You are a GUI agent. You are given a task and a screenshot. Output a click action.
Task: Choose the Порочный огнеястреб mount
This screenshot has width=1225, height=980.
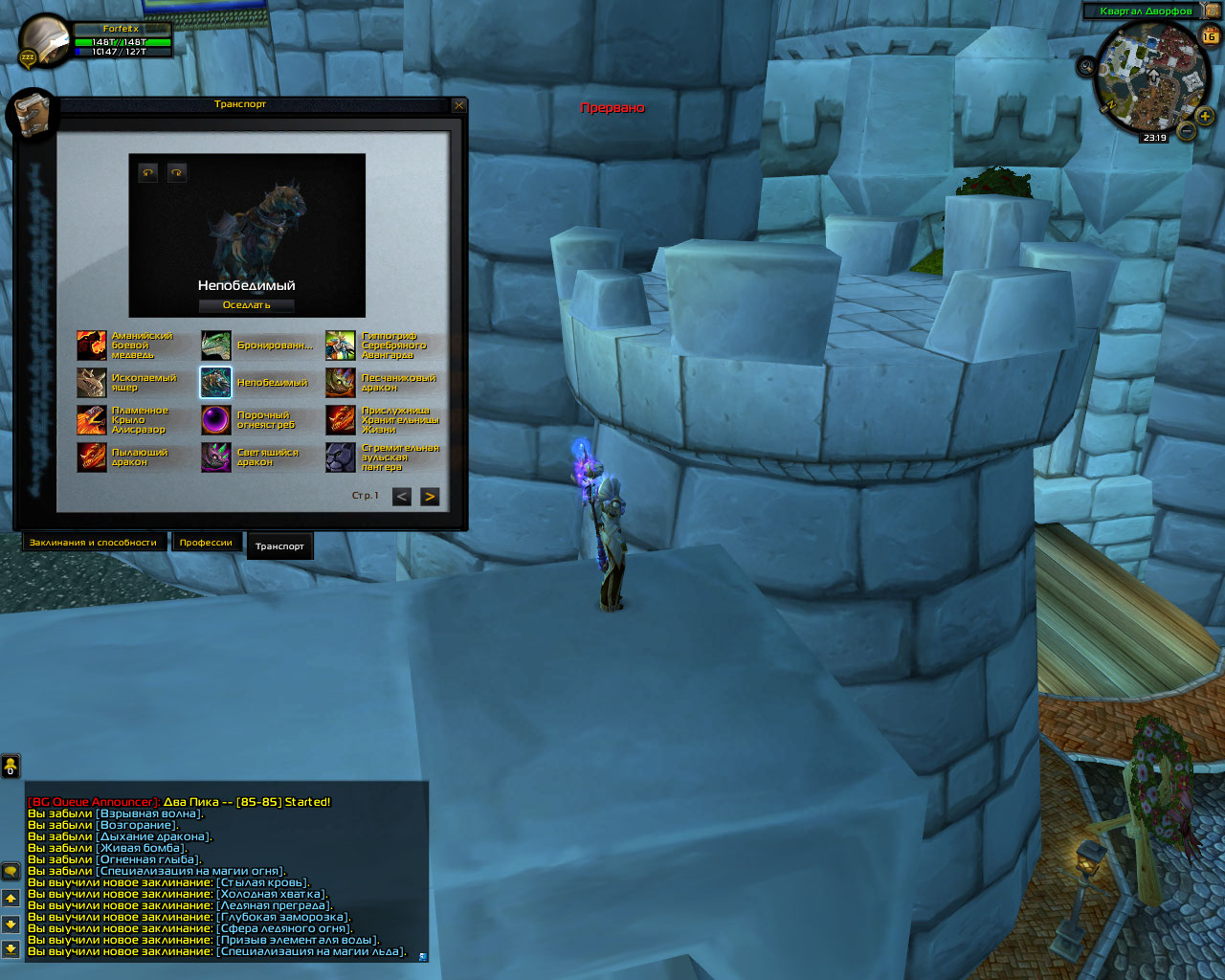(216, 420)
